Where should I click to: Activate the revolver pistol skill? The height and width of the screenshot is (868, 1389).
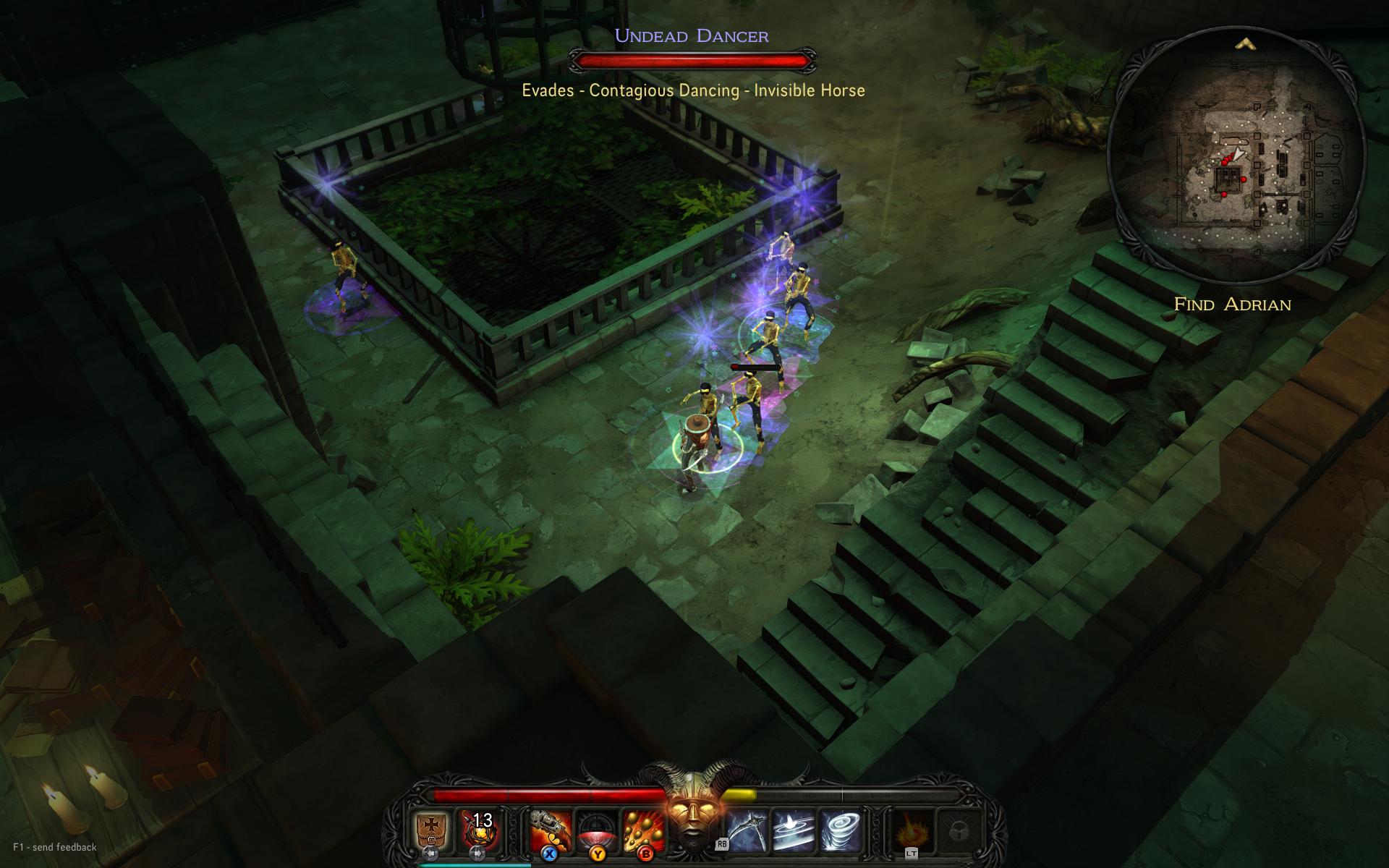click(550, 829)
